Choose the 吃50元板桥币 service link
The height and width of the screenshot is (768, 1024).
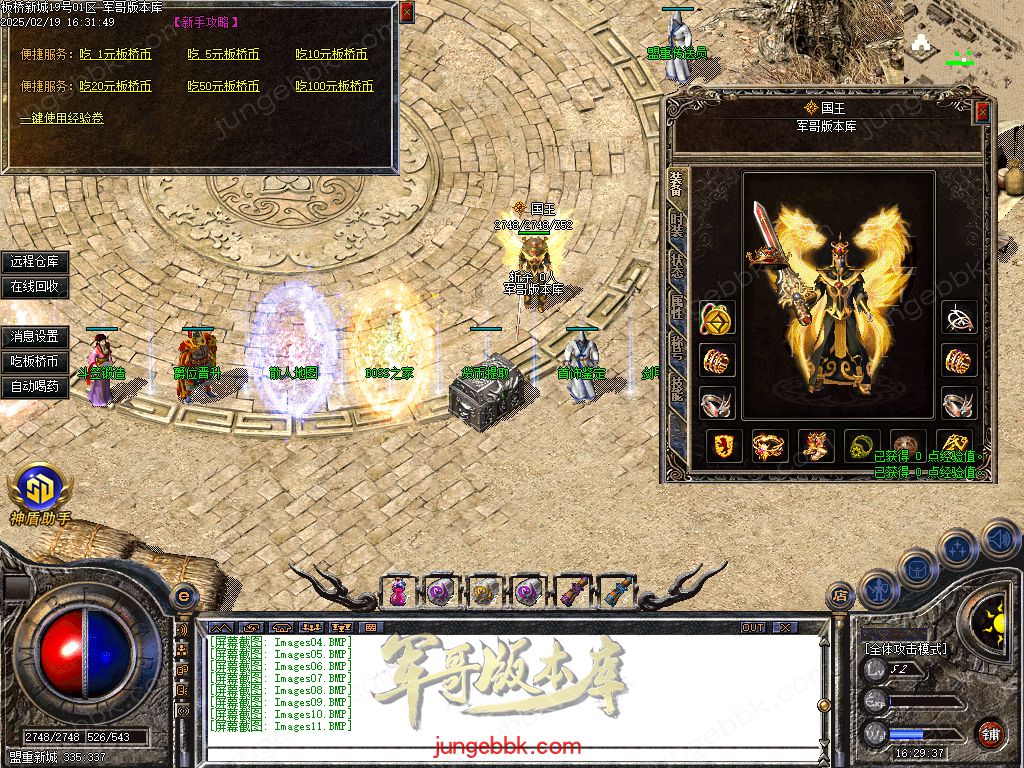pos(223,86)
